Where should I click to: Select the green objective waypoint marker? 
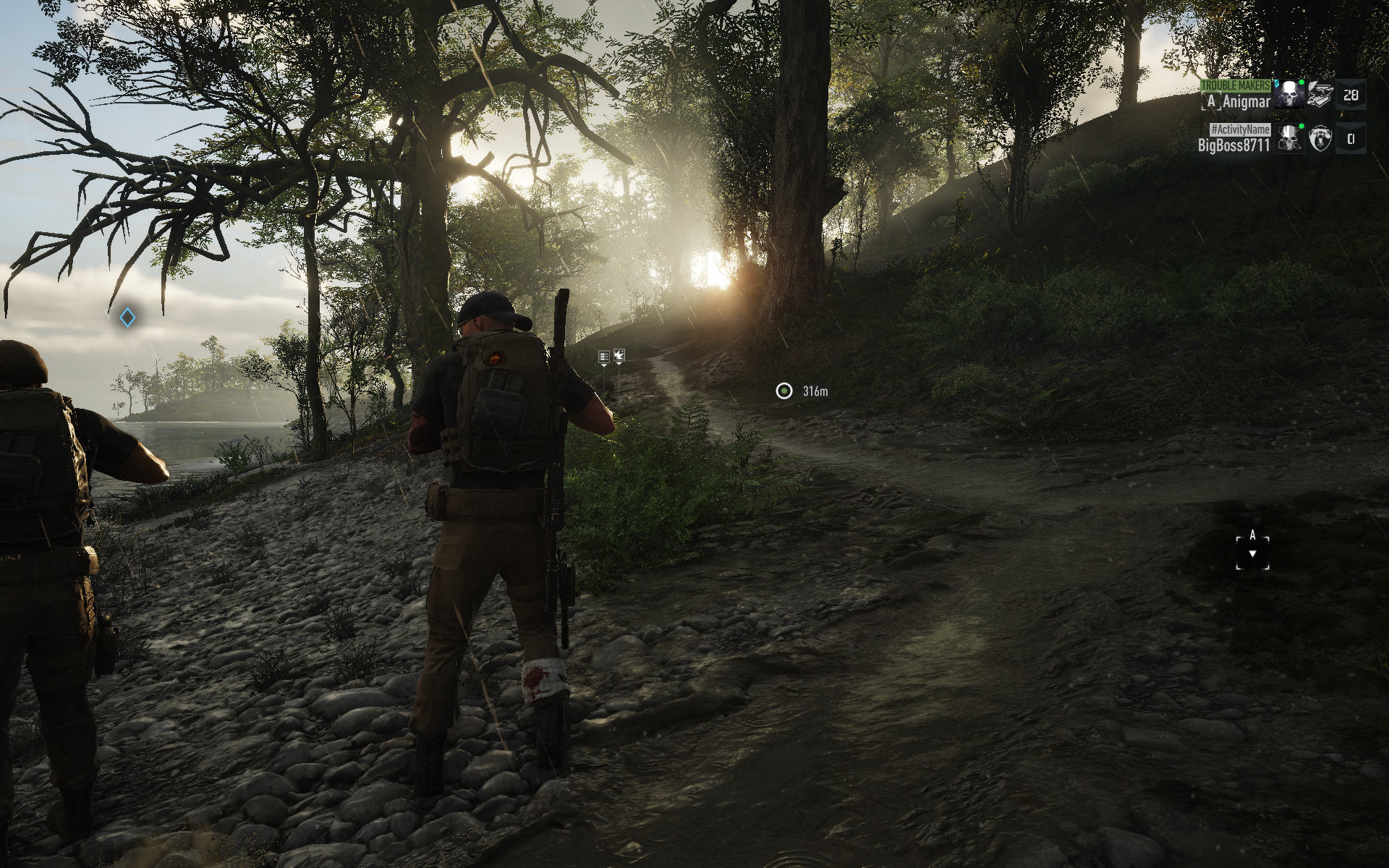(783, 391)
